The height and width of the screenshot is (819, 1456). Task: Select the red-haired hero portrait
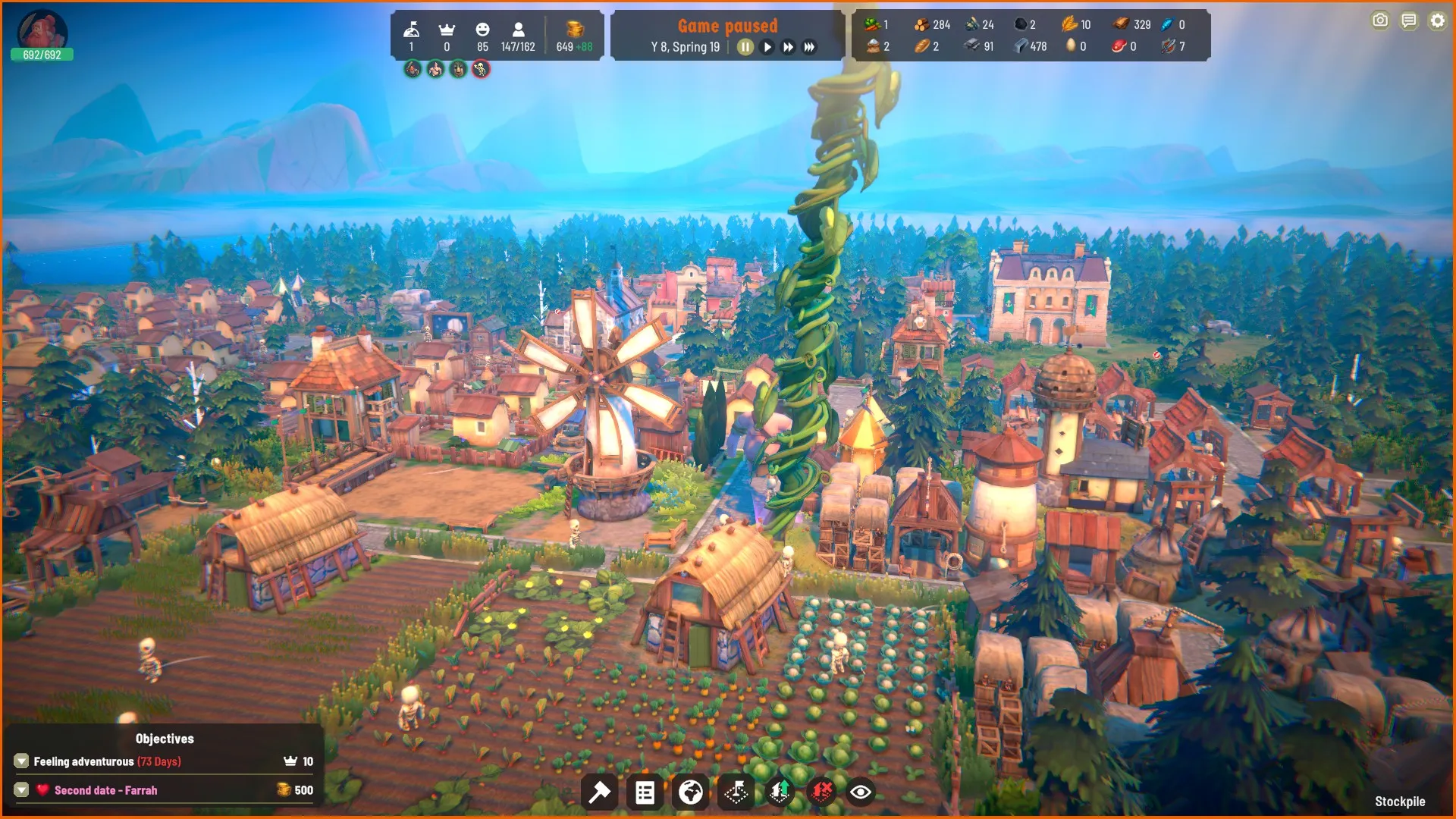coord(42,30)
